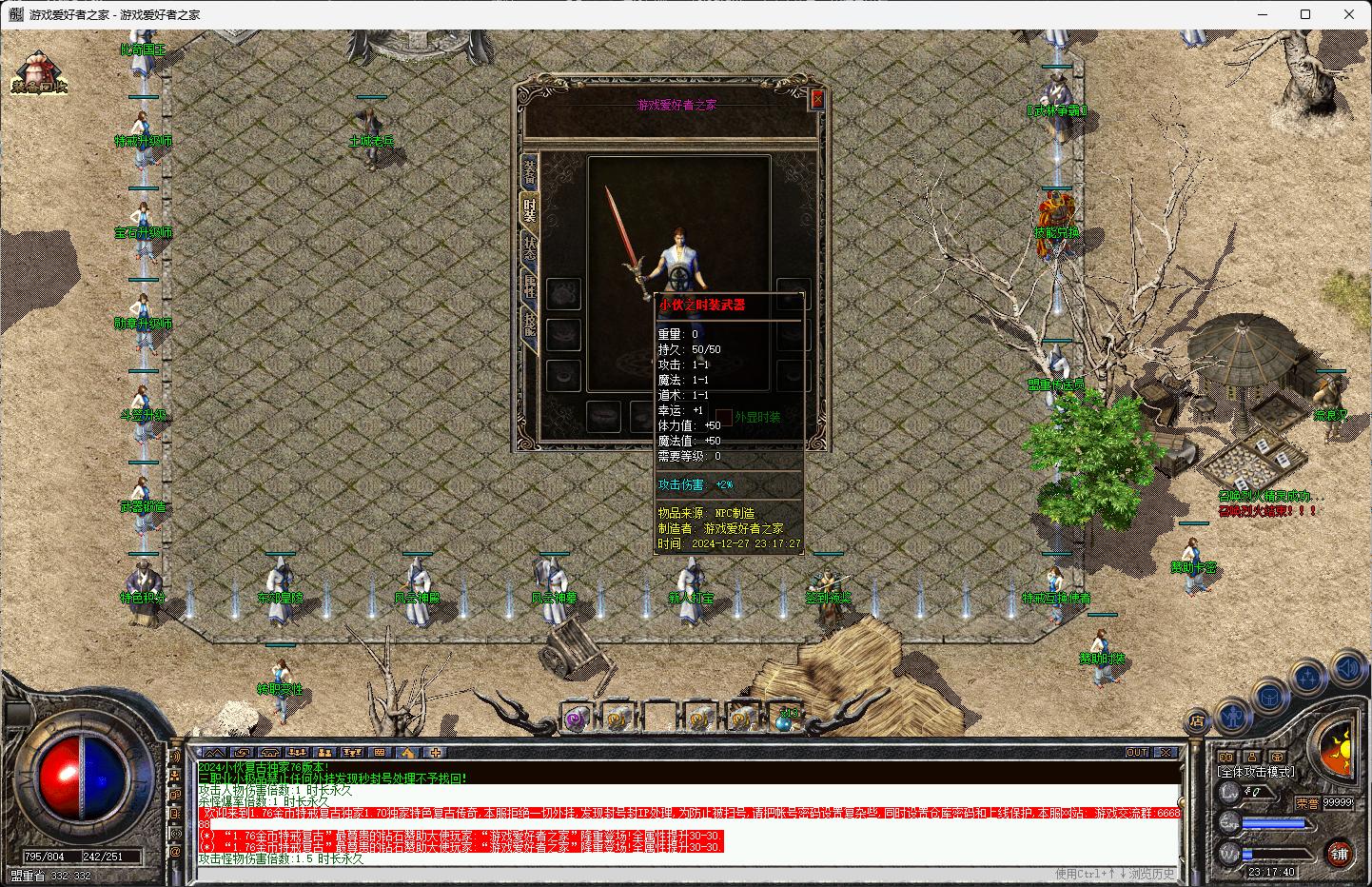Image resolution: width=1372 pixels, height=887 pixels.
Task: Open the red 铺 stall button
Action: point(1339,853)
